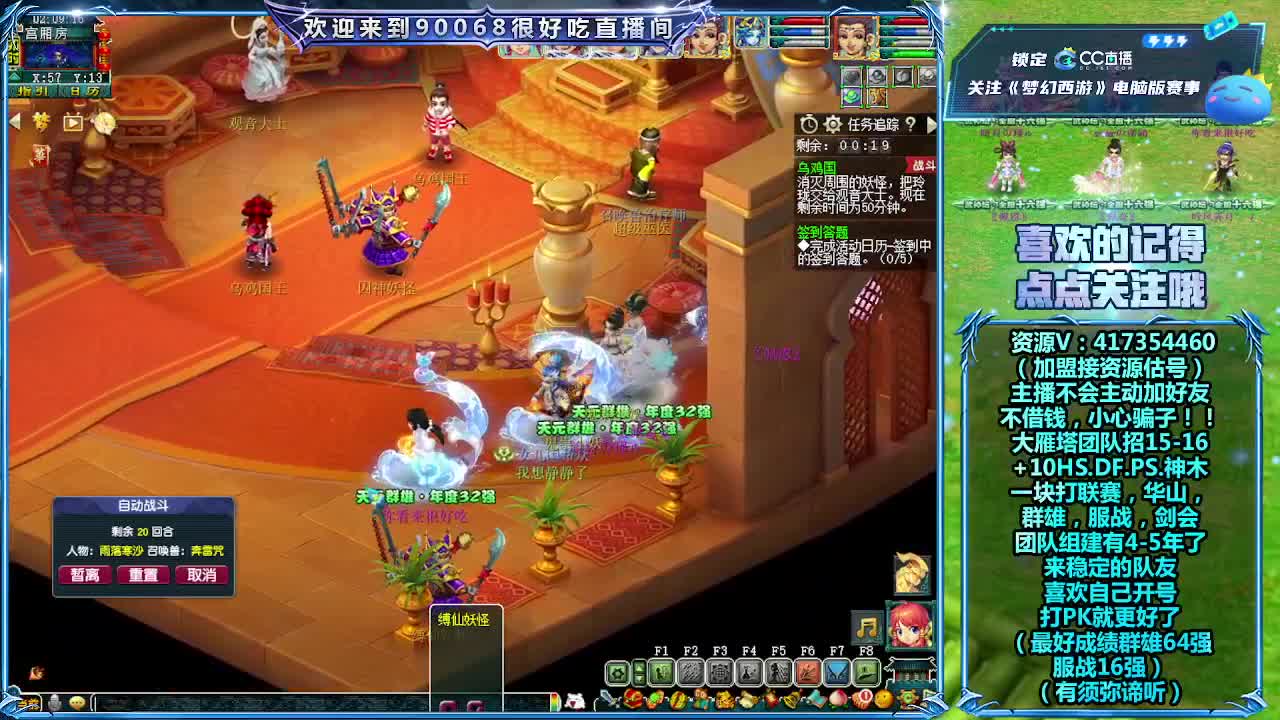Click the stopwatch icon in the task tracker
Viewport: 1280px width, 720px height.
808,124
